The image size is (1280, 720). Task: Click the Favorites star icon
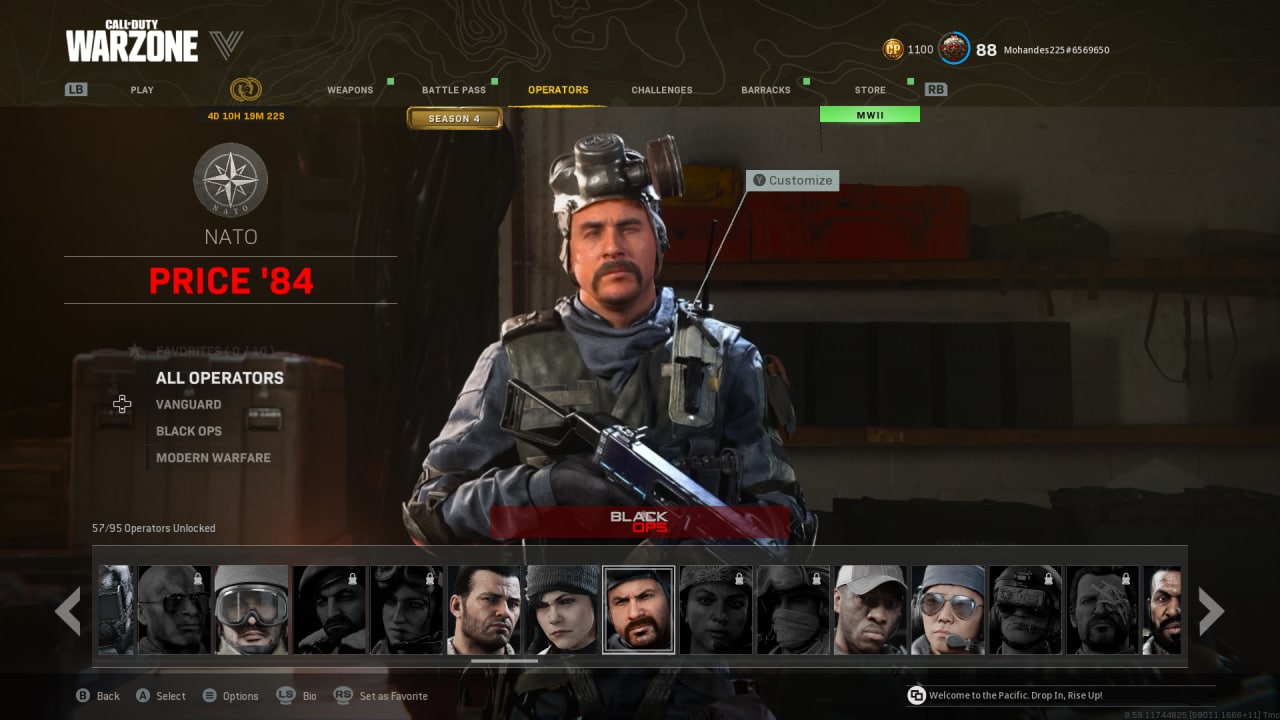pos(134,350)
